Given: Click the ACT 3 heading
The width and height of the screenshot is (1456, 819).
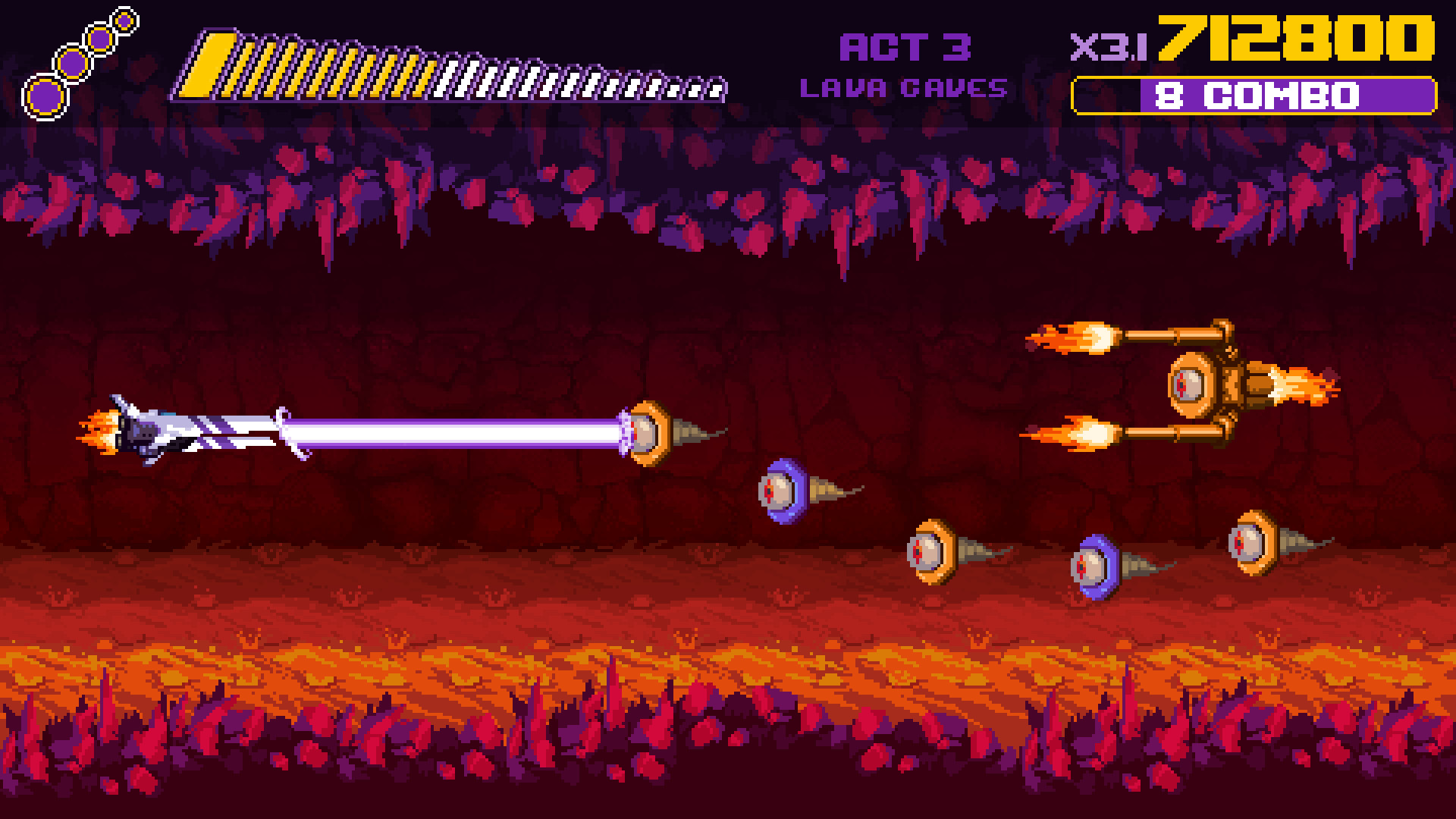Looking at the screenshot, I should 904,45.
